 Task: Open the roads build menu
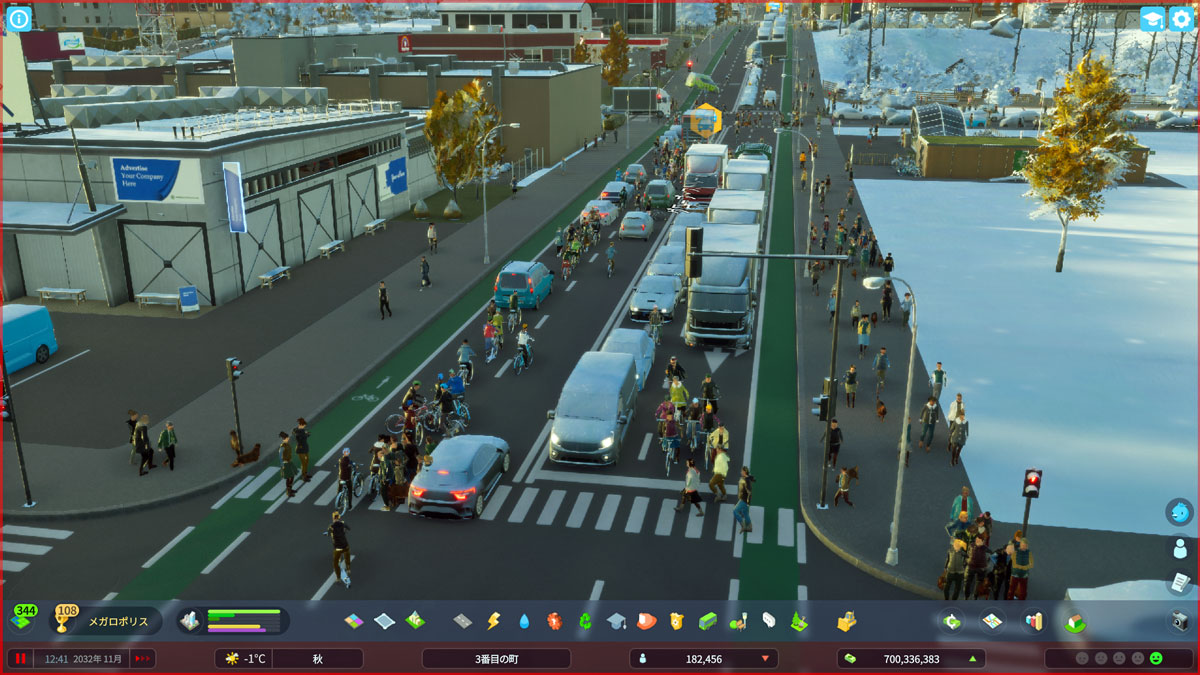(x=462, y=621)
